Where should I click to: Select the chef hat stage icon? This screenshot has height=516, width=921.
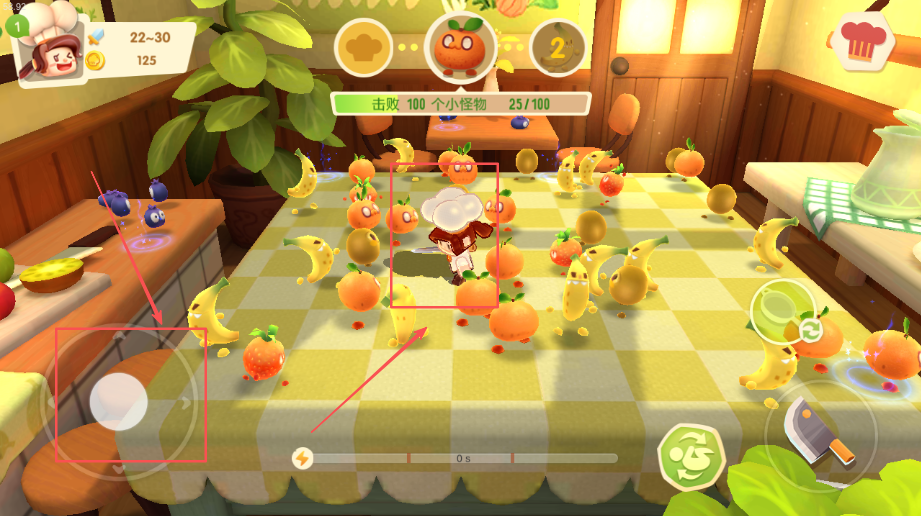pyautogui.click(x=363, y=46)
